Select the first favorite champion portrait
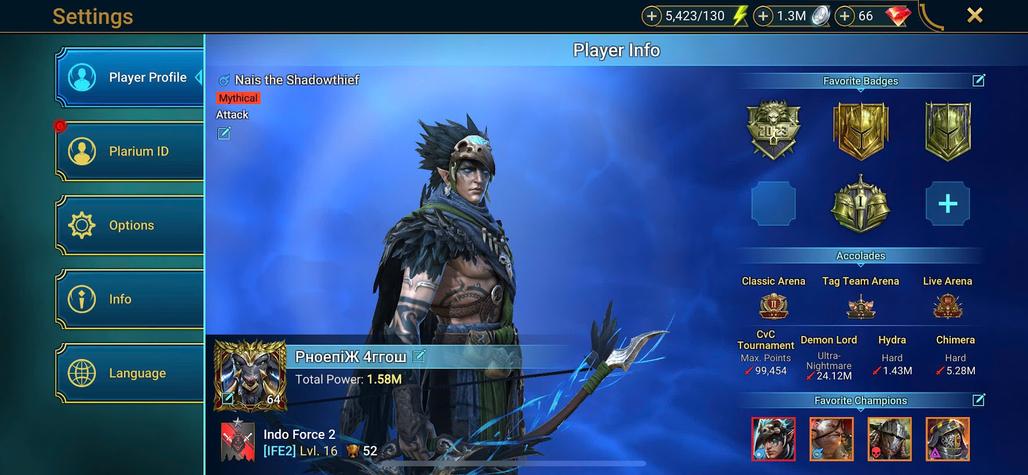Screen dimensions: 1028x475 coord(772,437)
